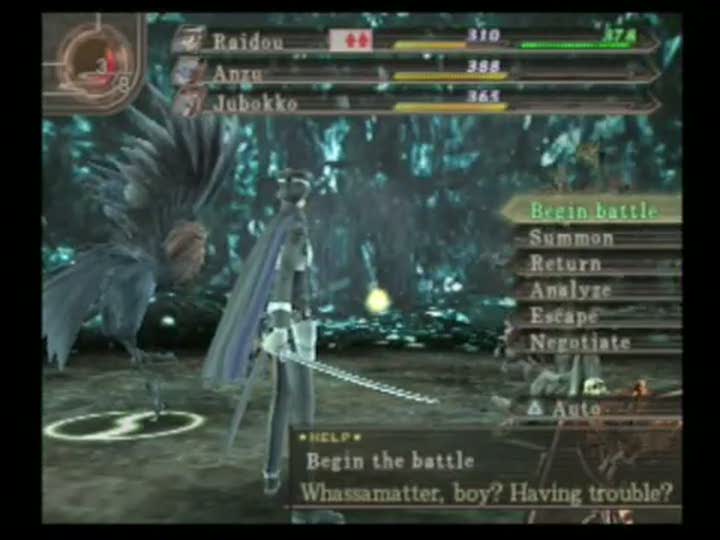The width and height of the screenshot is (720, 540).
Task: Select Jubokko's party status row
Action: point(420,102)
